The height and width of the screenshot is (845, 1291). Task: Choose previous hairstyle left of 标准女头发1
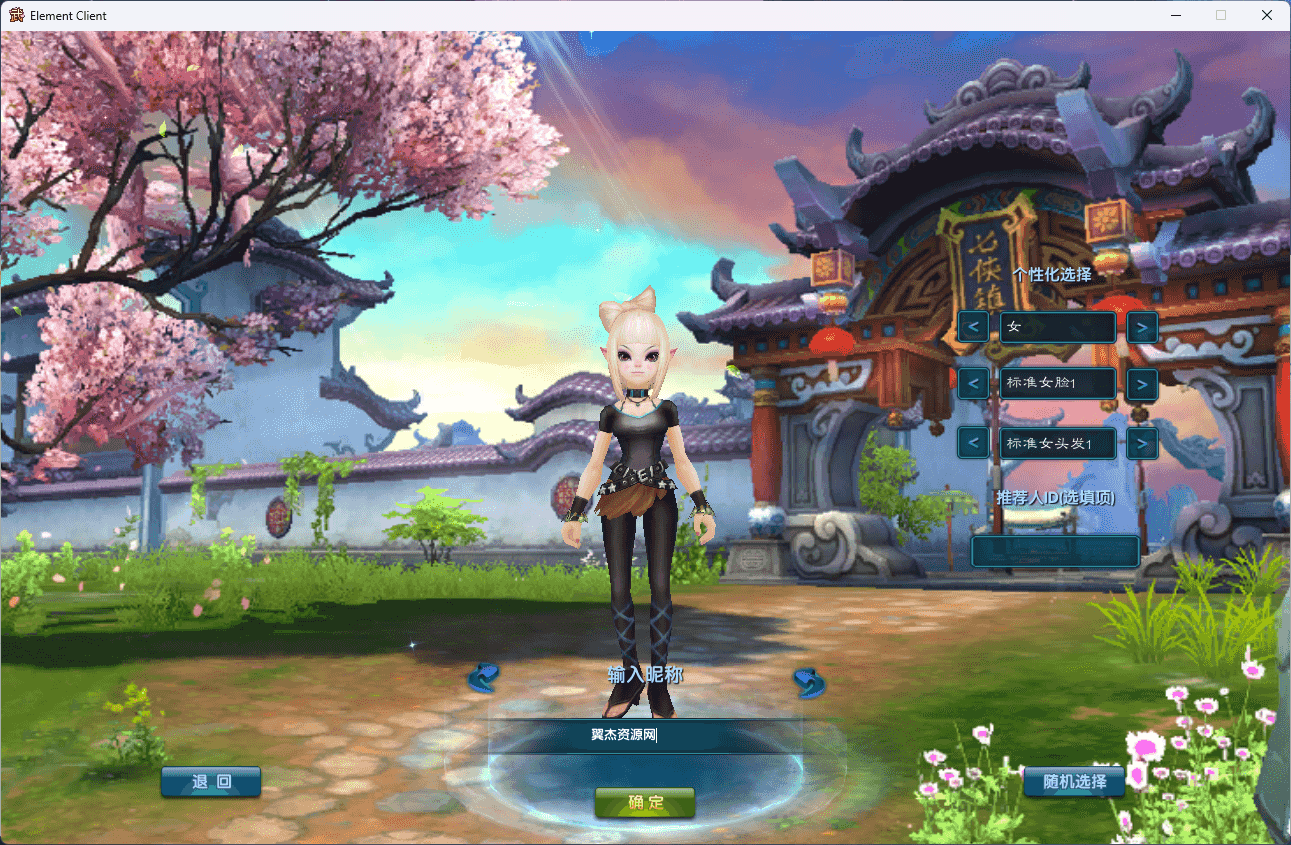[x=973, y=443]
